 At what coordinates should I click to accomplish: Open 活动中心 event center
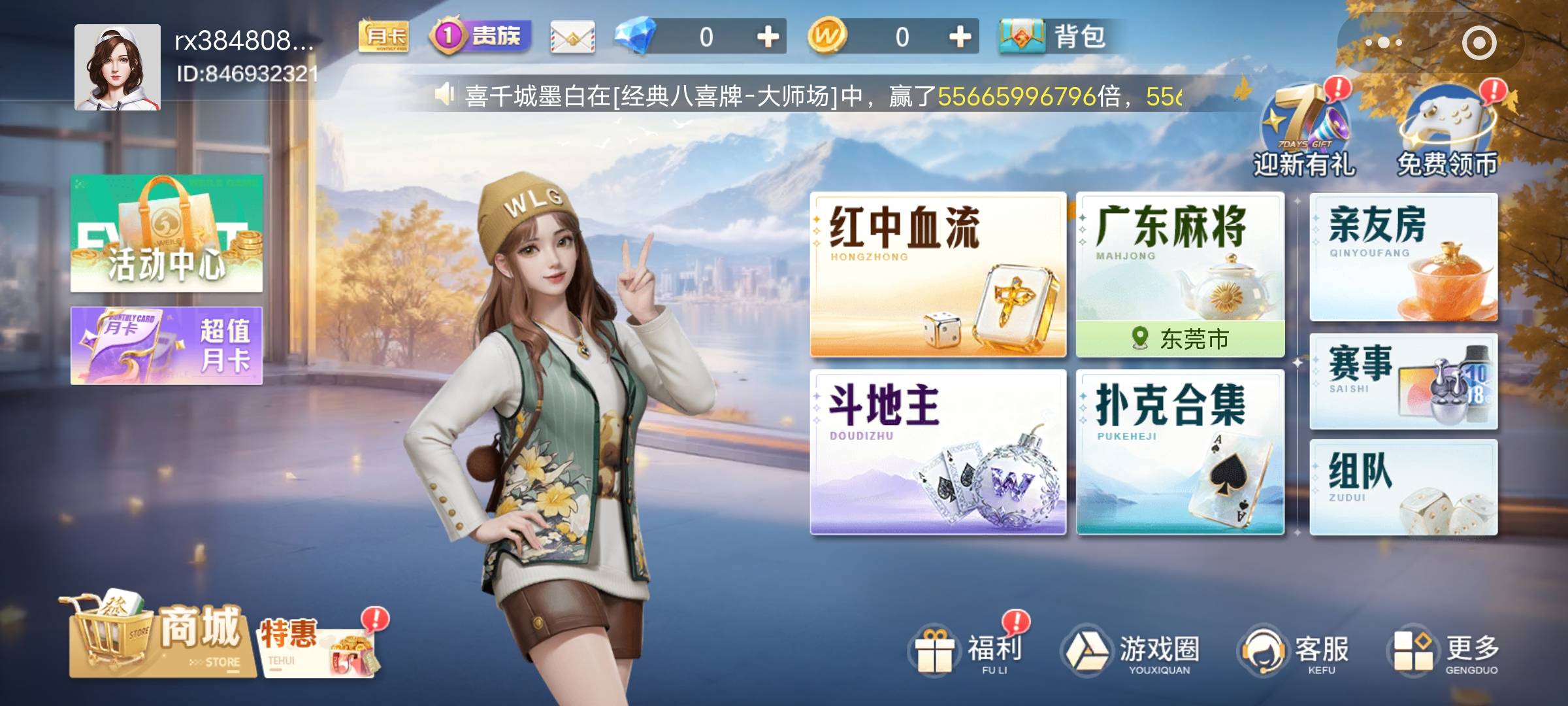pos(167,235)
